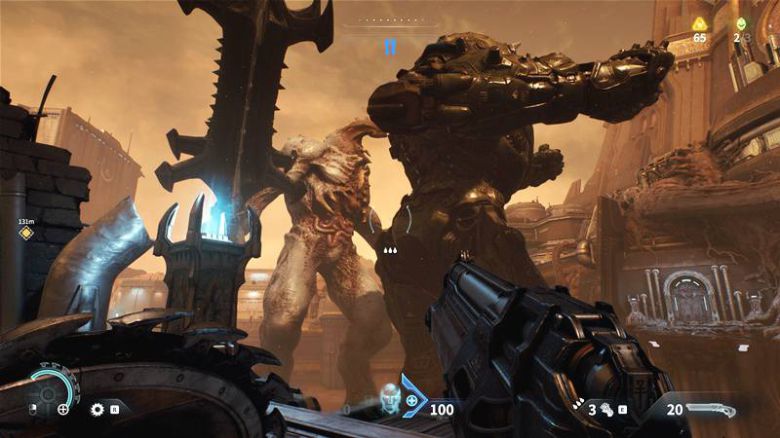Click the orange diamond objective marker

pyautogui.click(x=26, y=233)
